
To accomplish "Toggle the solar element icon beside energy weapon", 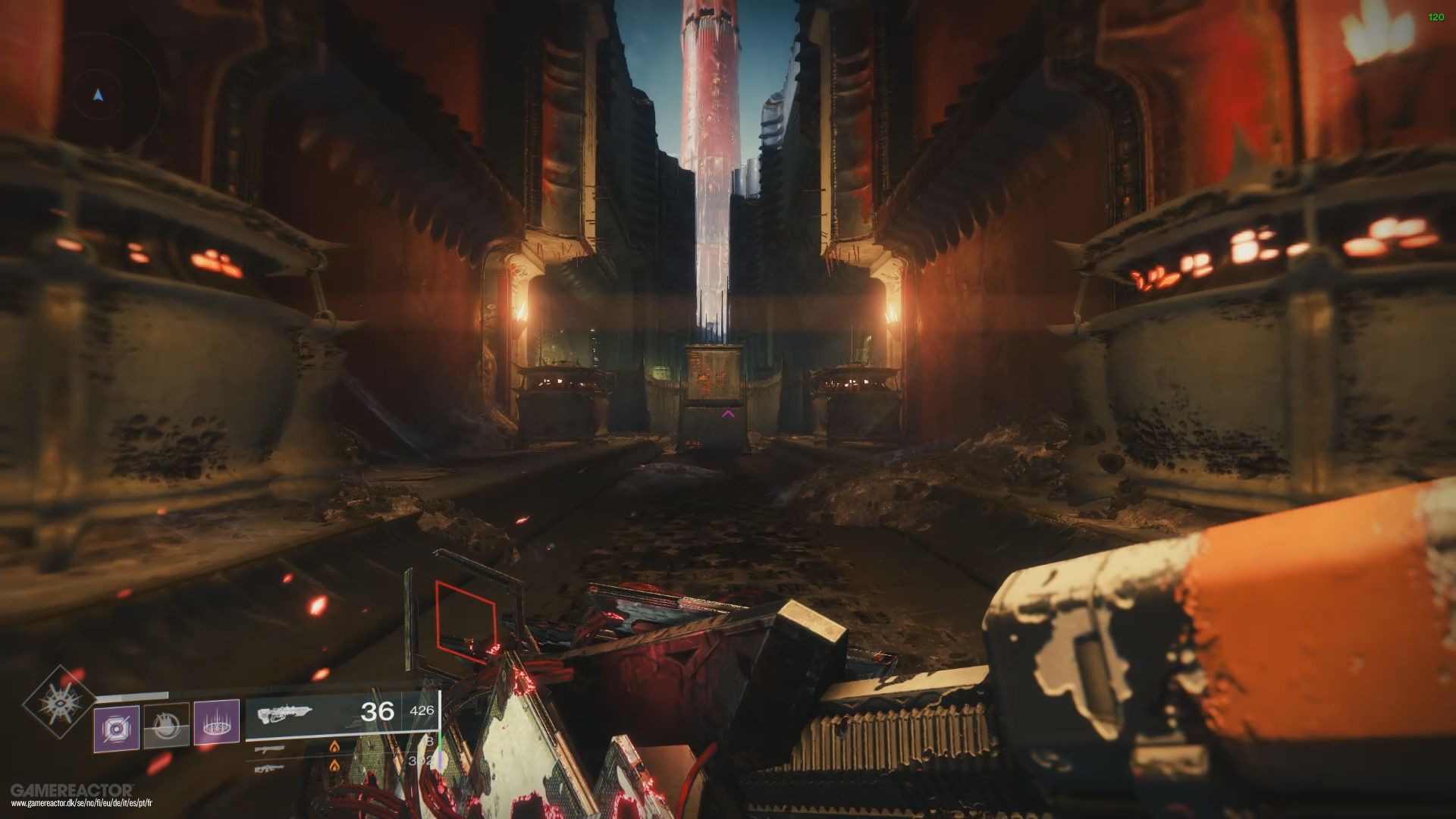I will (334, 748).
